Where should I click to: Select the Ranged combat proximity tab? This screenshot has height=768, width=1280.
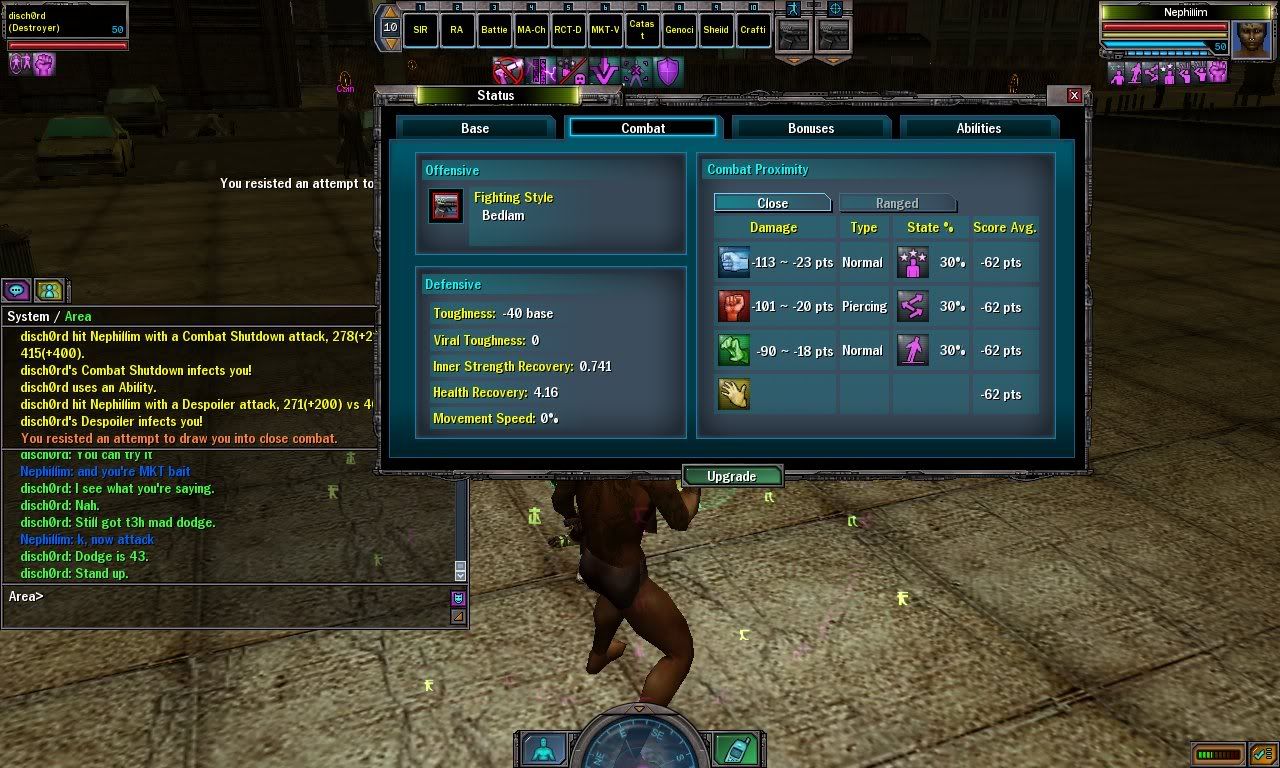pos(897,203)
